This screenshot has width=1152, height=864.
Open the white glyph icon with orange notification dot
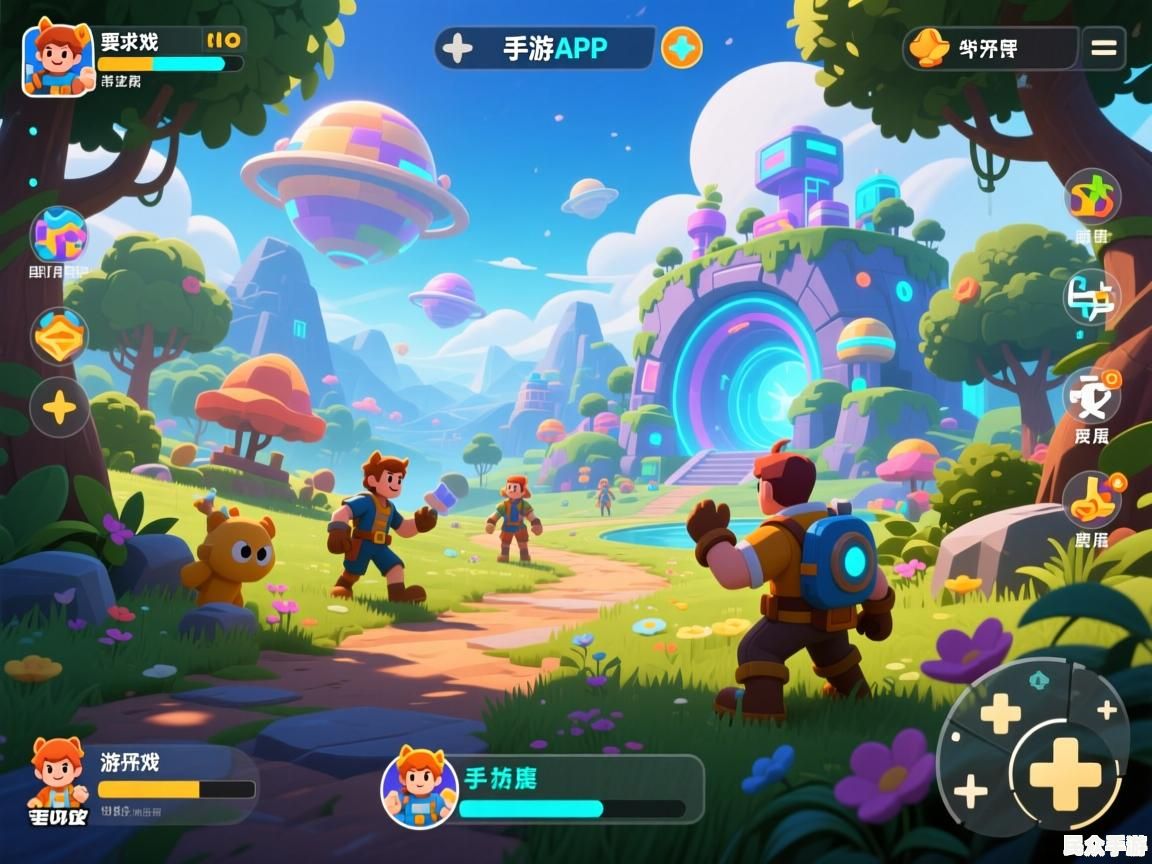click(x=1091, y=396)
